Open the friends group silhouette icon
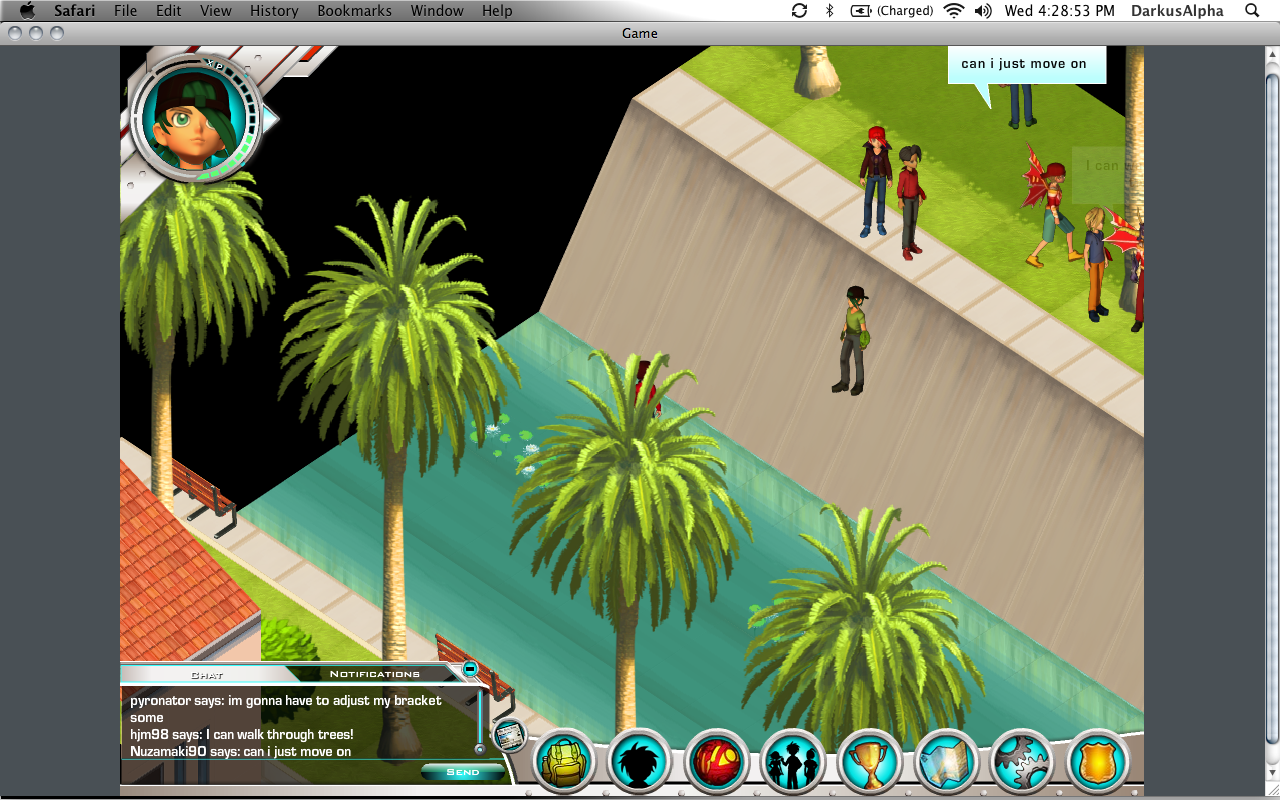The width and height of the screenshot is (1280, 800). pos(792,764)
